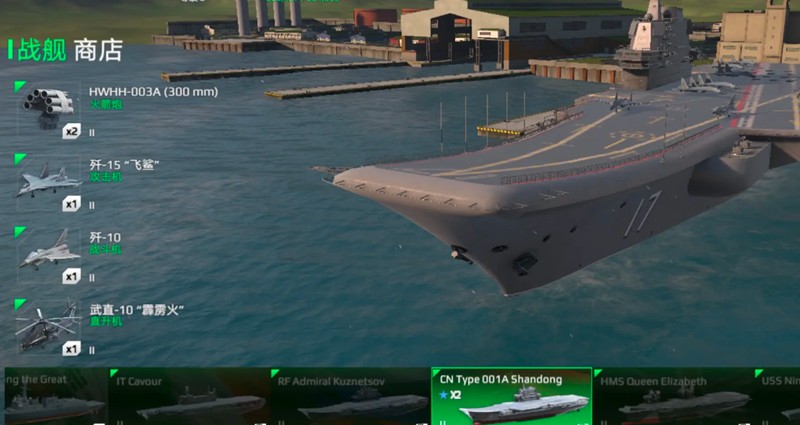Image resolution: width=800 pixels, height=425 pixels.
Task: Select the USS Nimitz ship card
Action: (x=778, y=397)
